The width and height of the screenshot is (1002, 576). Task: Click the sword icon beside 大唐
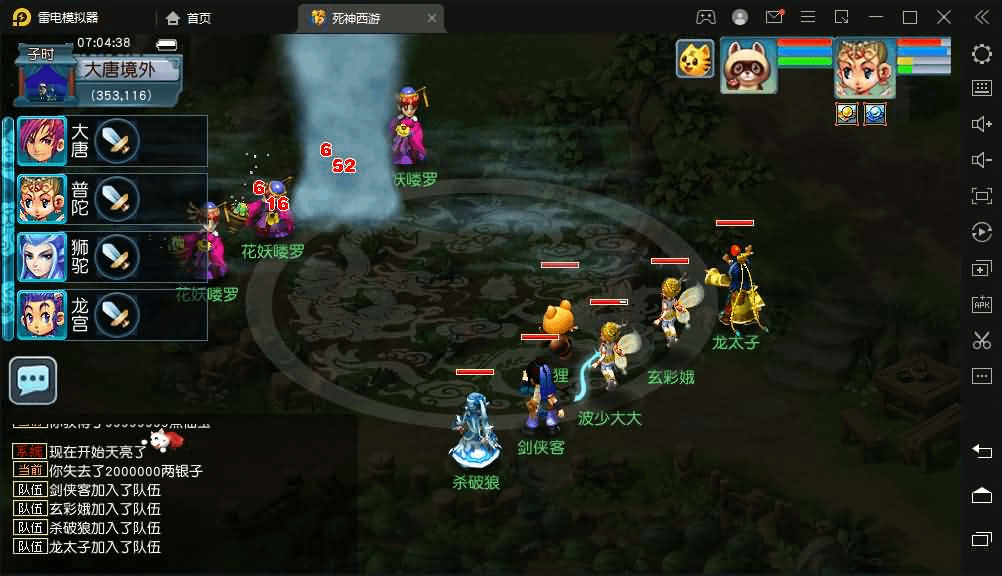118,141
